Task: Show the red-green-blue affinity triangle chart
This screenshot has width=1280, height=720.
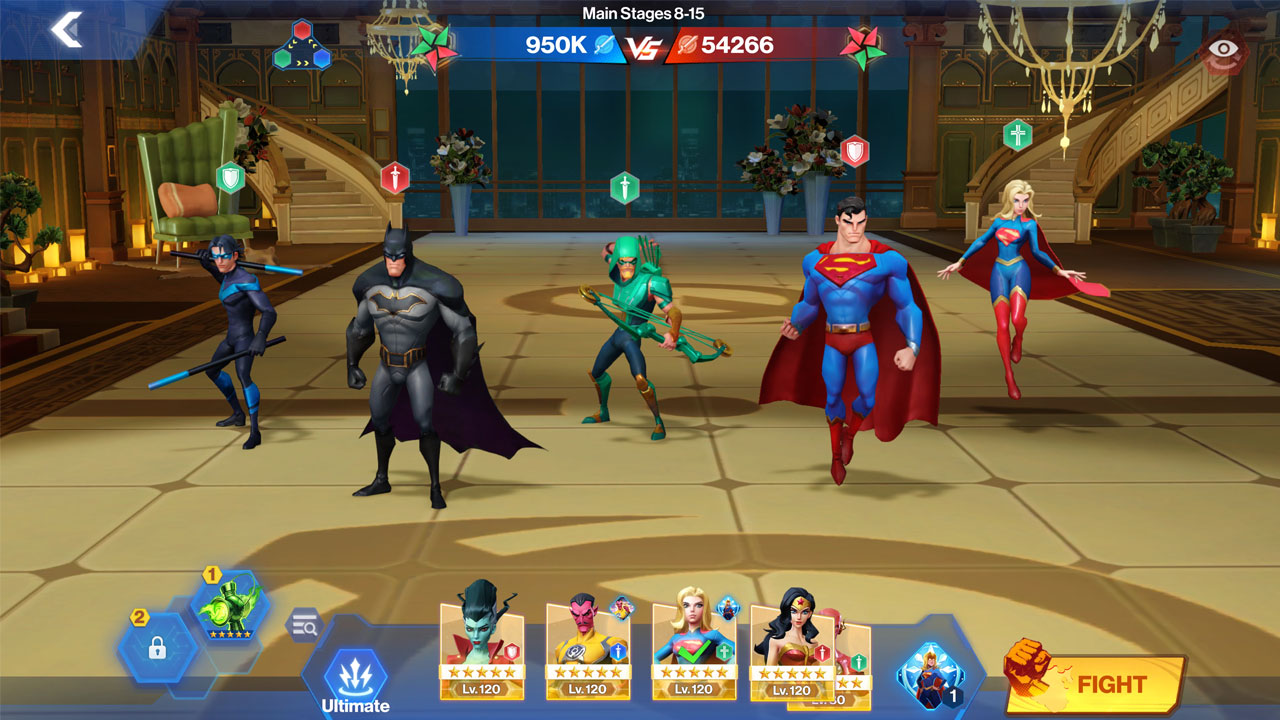Action: pyautogui.click(x=301, y=46)
